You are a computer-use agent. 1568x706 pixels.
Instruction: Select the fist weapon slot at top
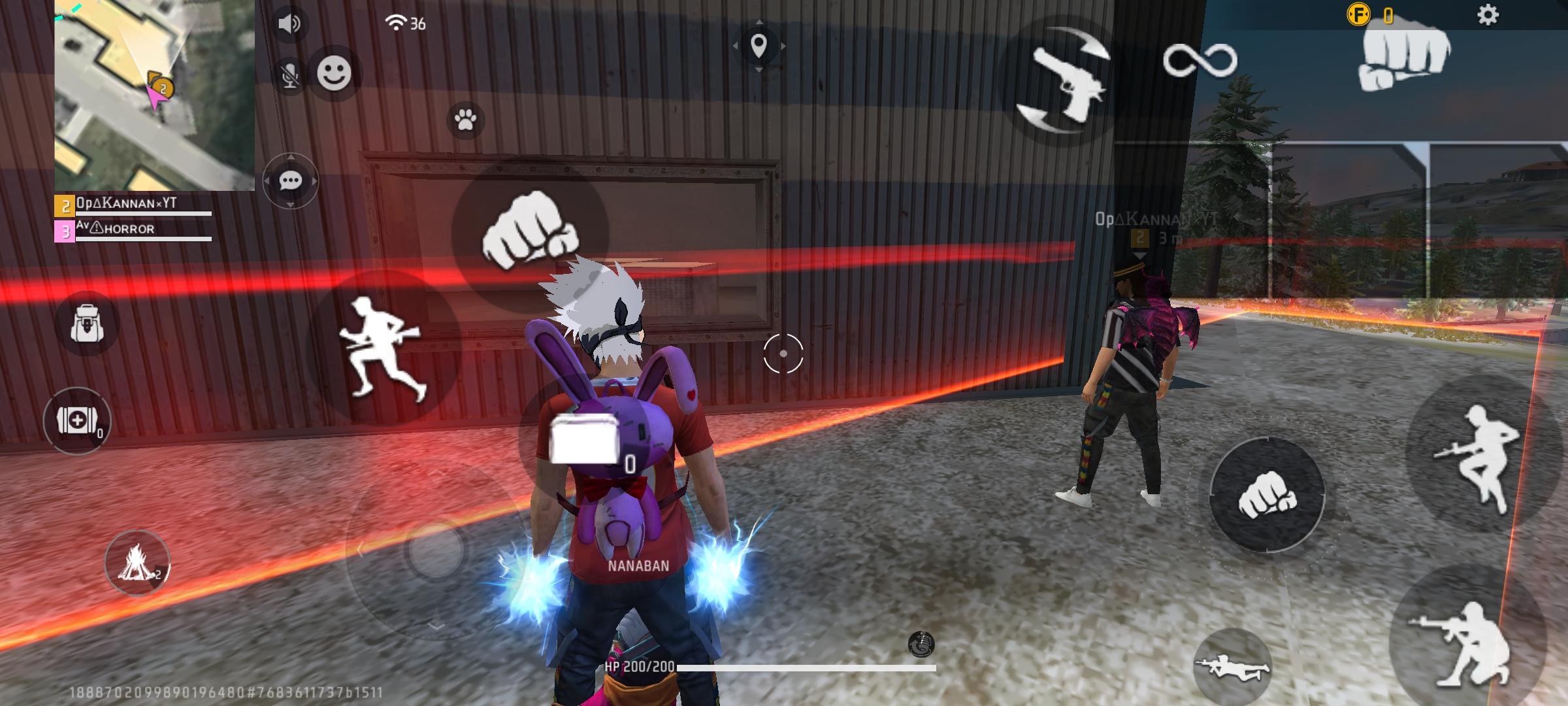[x=1405, y=56]
